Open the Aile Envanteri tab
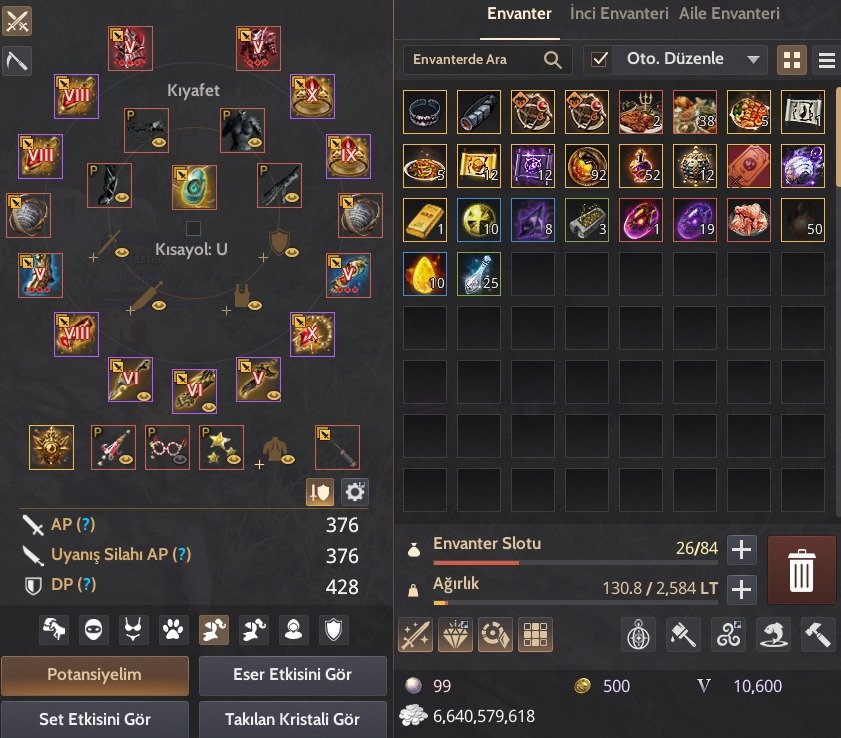The image size is (841, 738). (729, 14)
